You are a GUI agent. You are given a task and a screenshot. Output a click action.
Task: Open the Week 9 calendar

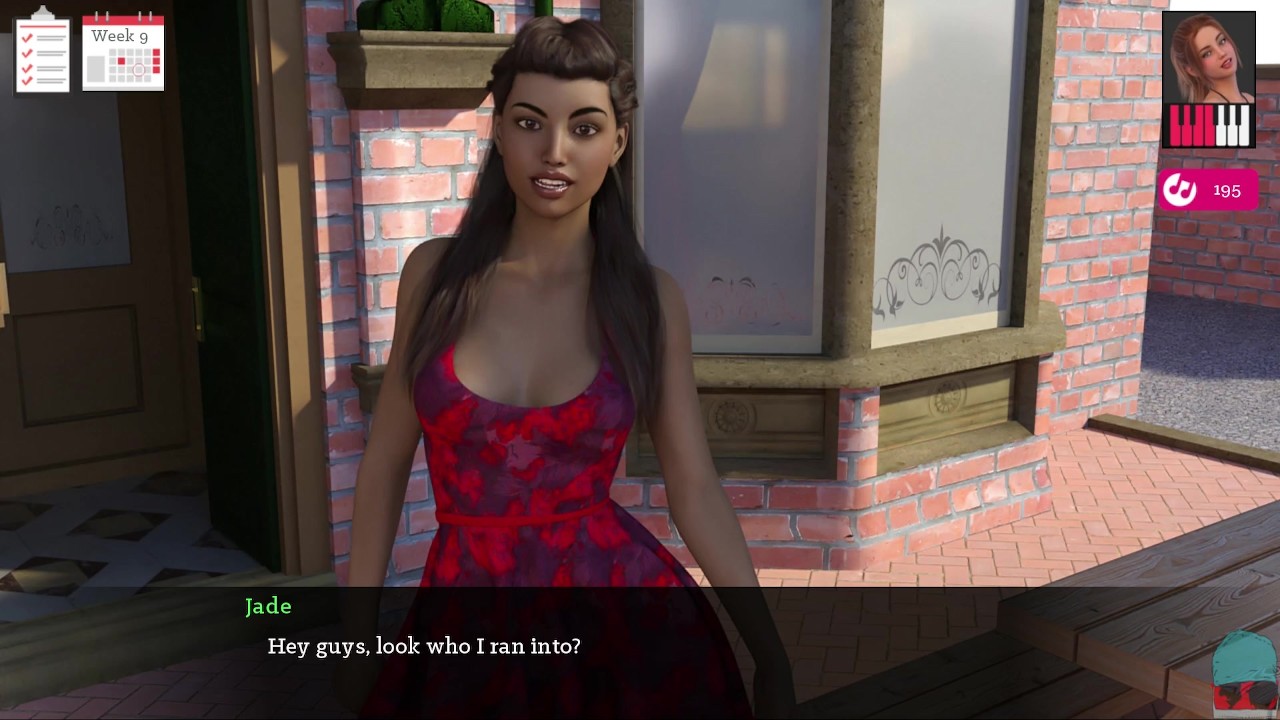123,52
